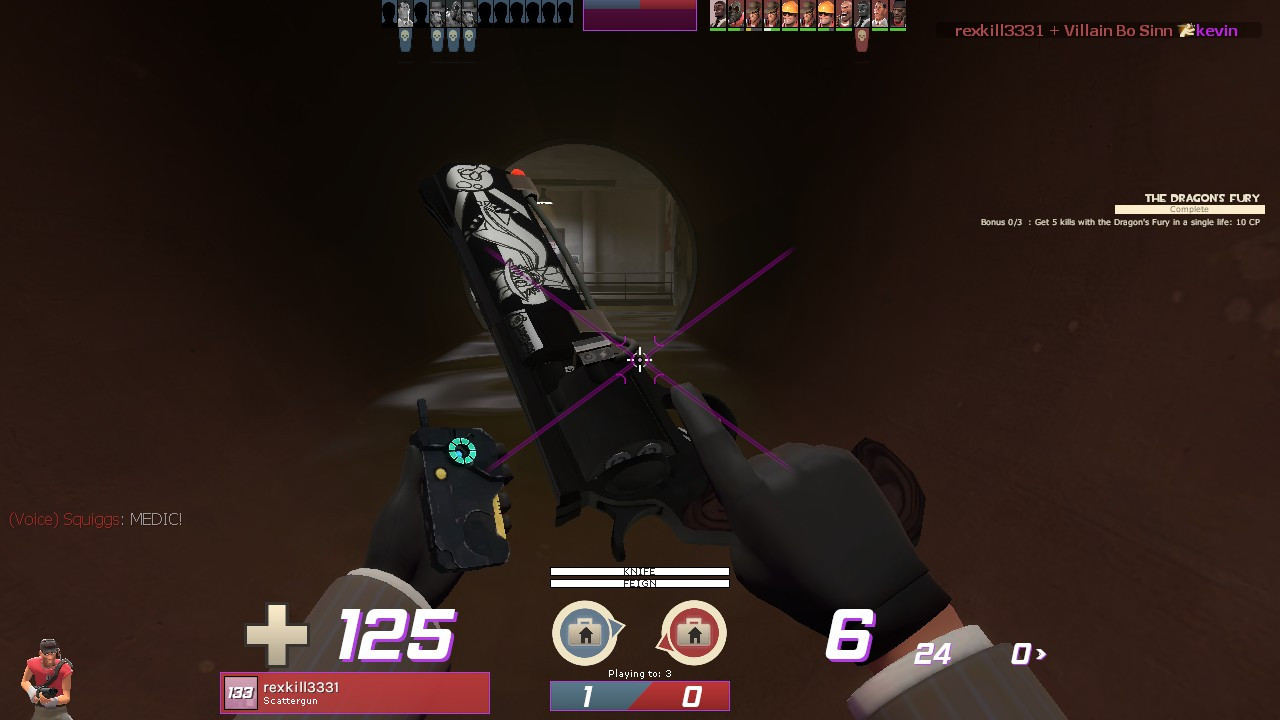Click the red skull respawn marker under RED roster
The height and width of the screenshot is (720, 1280).
point(862,36)
